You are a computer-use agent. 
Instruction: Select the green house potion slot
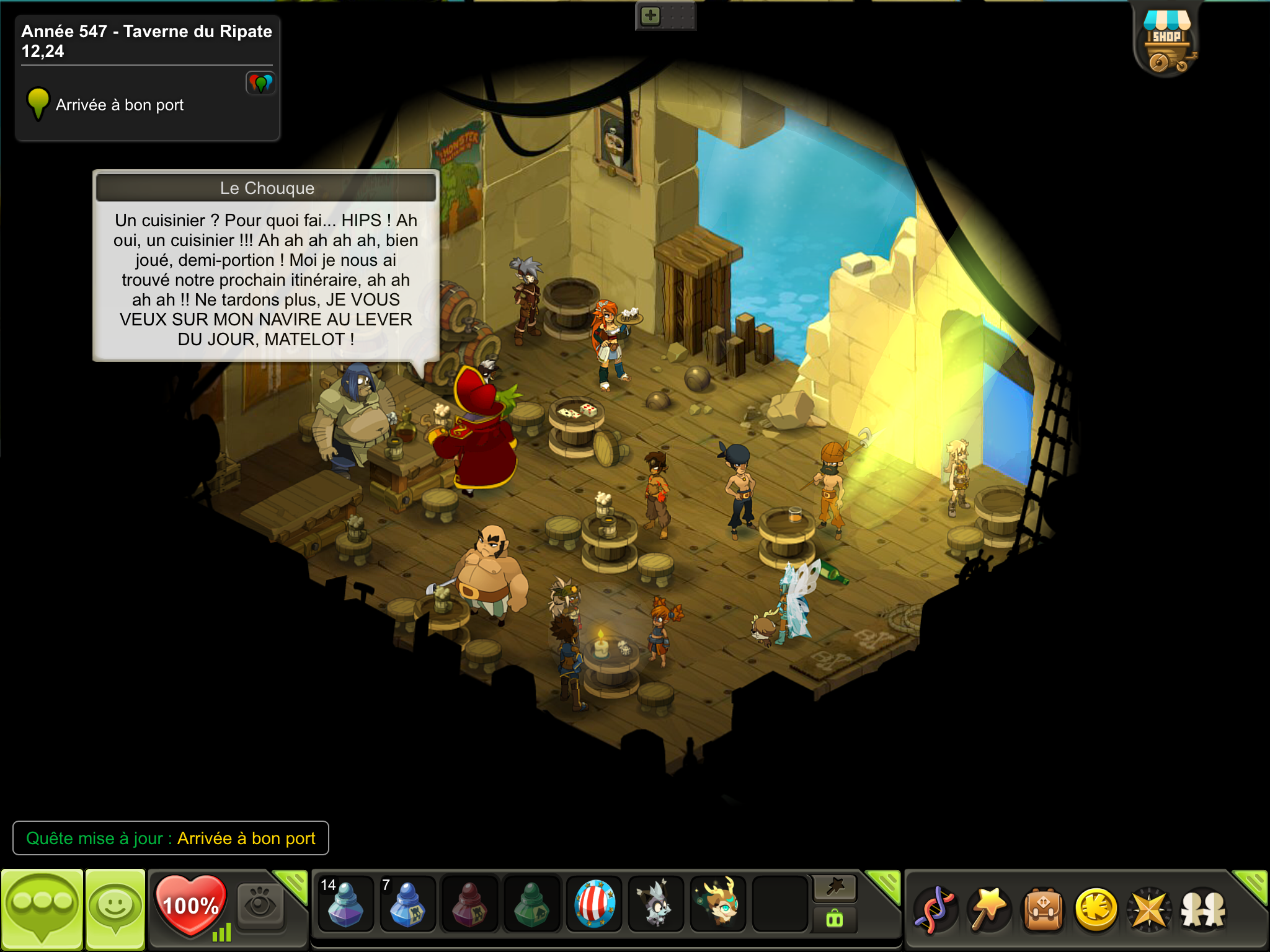[x=532, y=904]
